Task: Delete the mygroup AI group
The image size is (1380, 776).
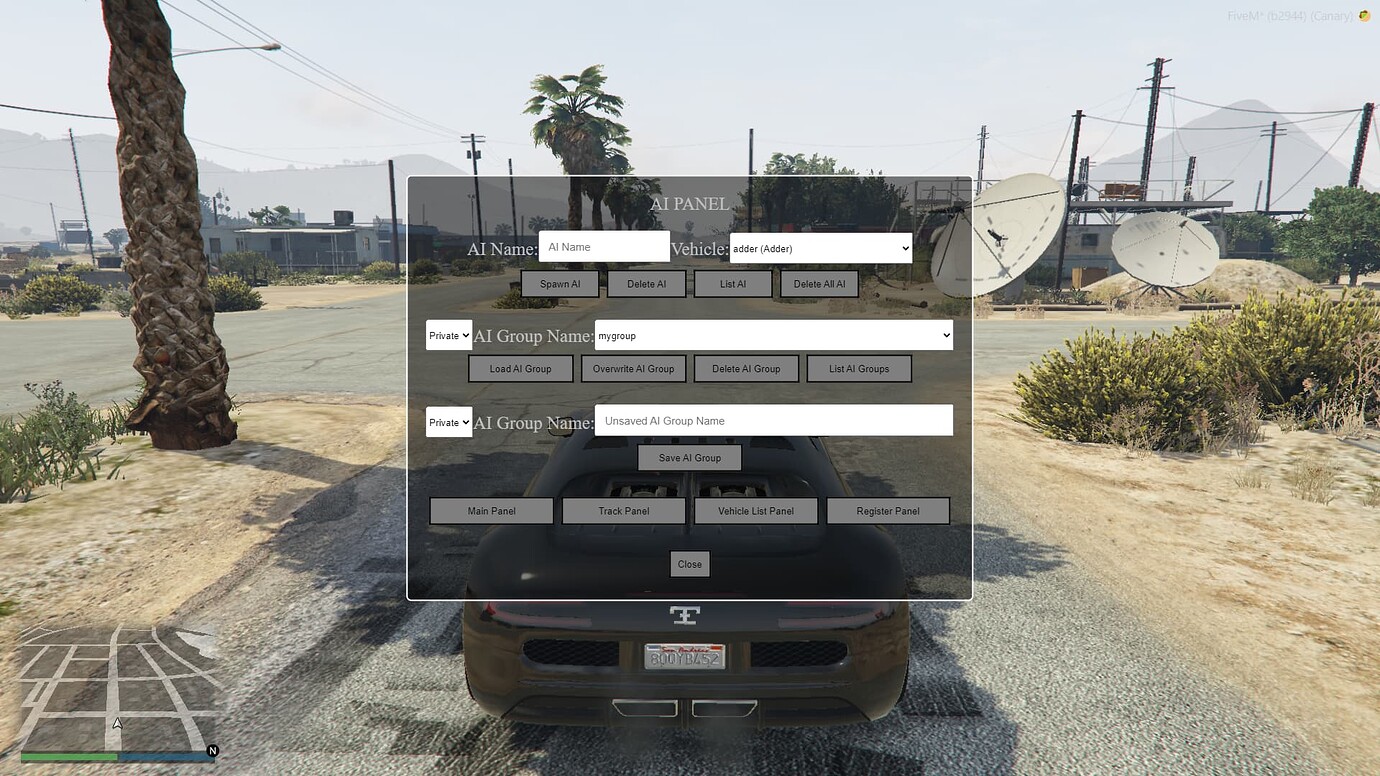Action: pyautogui.click(x=746, y=368)
